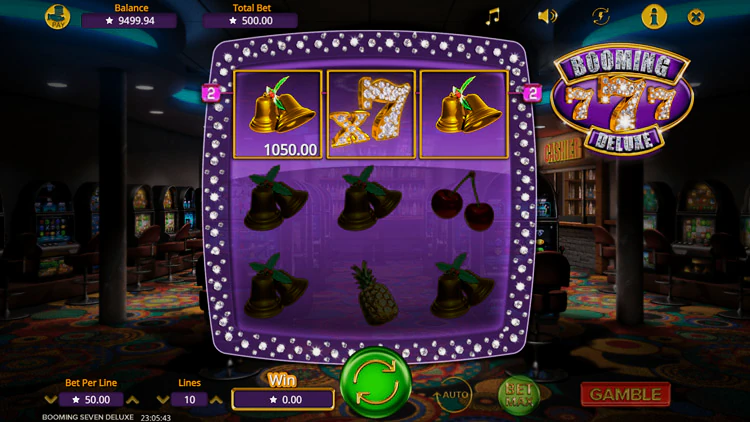
Task: Click the circular arrows icon in top bar
Action: [601, 16]
